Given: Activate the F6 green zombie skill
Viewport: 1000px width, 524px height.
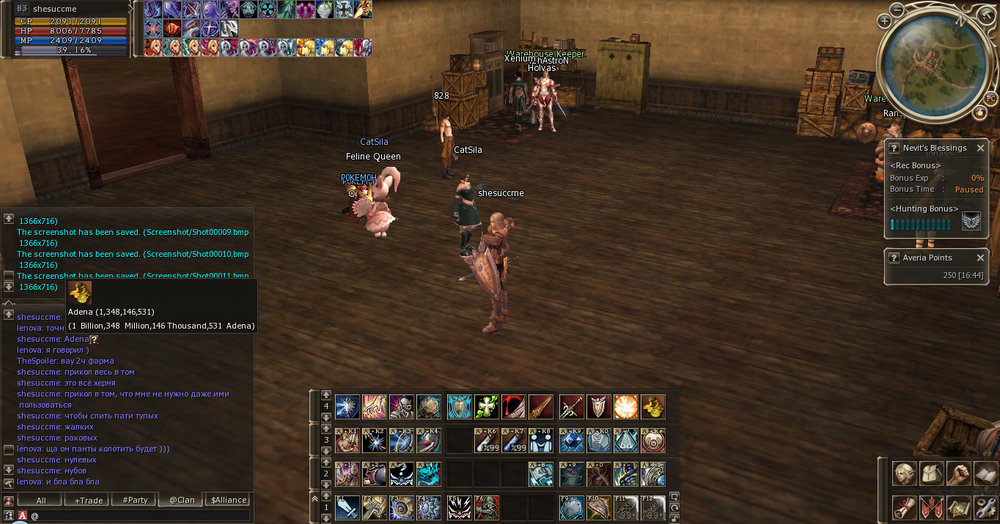Looking at the screenshot, I should click(487, 506).
